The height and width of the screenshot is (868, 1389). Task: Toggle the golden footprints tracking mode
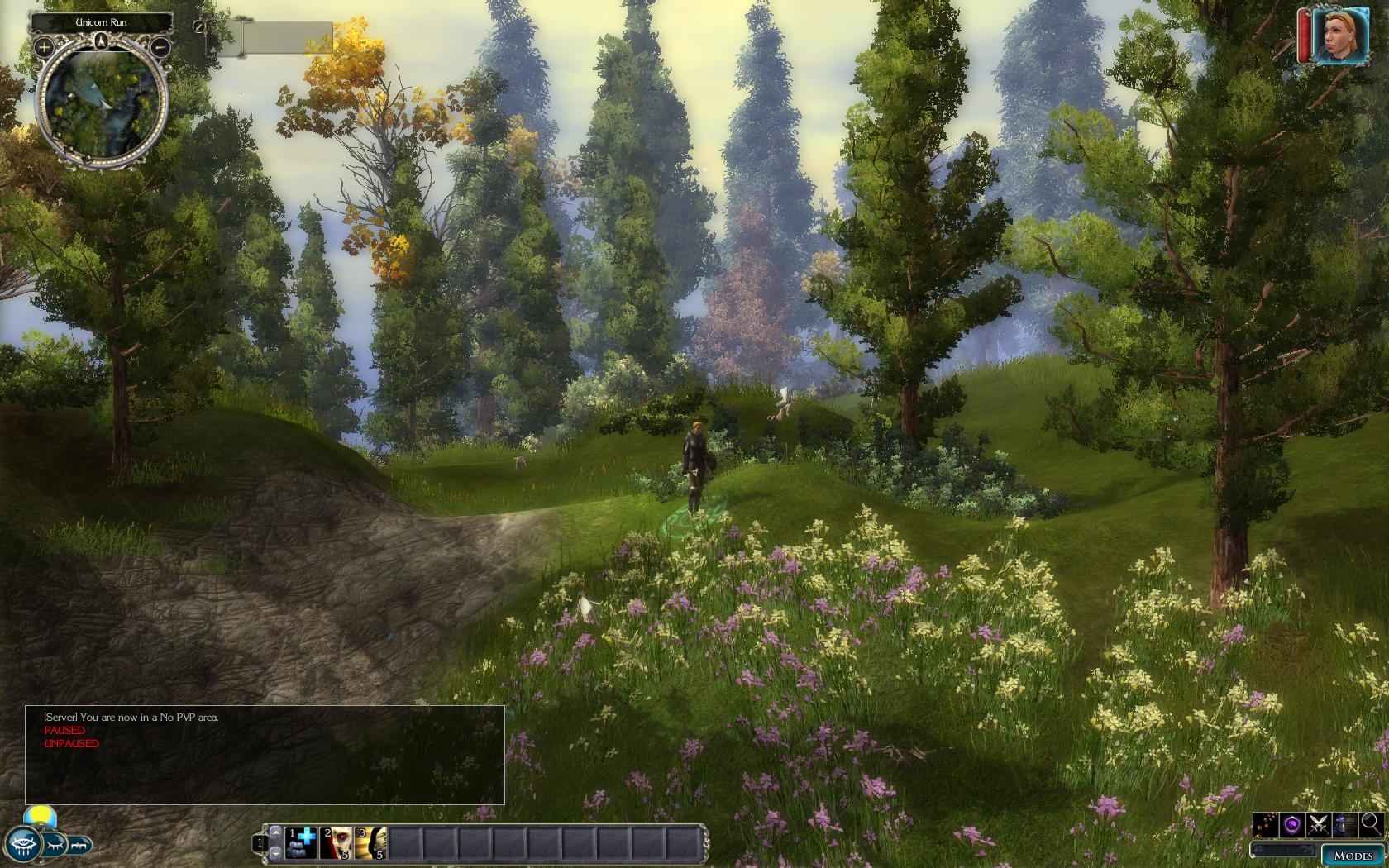[1267, 824]
